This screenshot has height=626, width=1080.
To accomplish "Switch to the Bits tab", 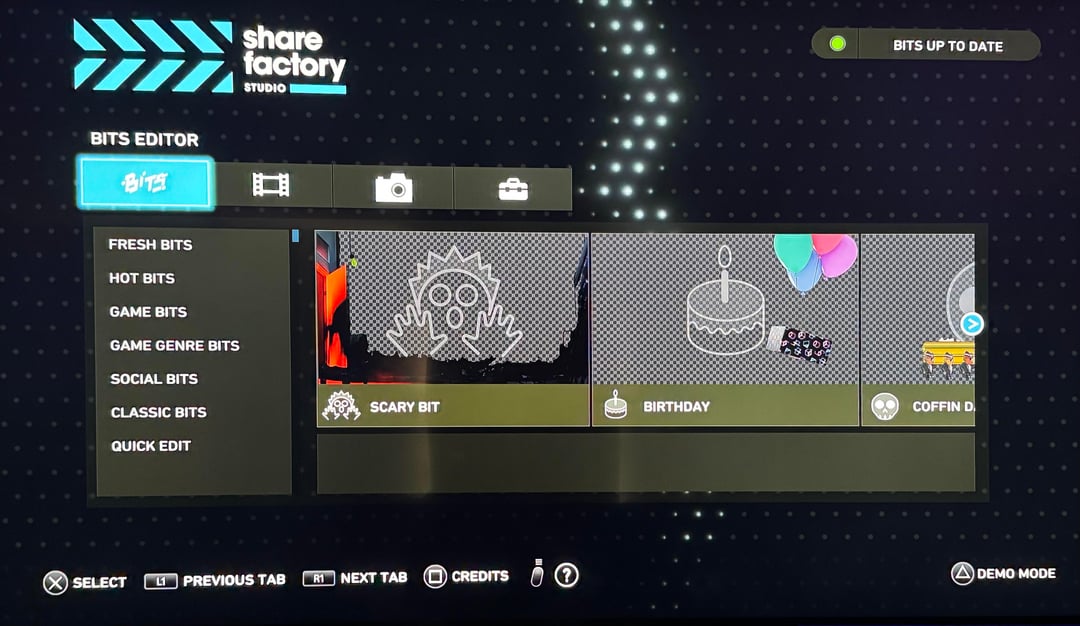I will [145, 183].
